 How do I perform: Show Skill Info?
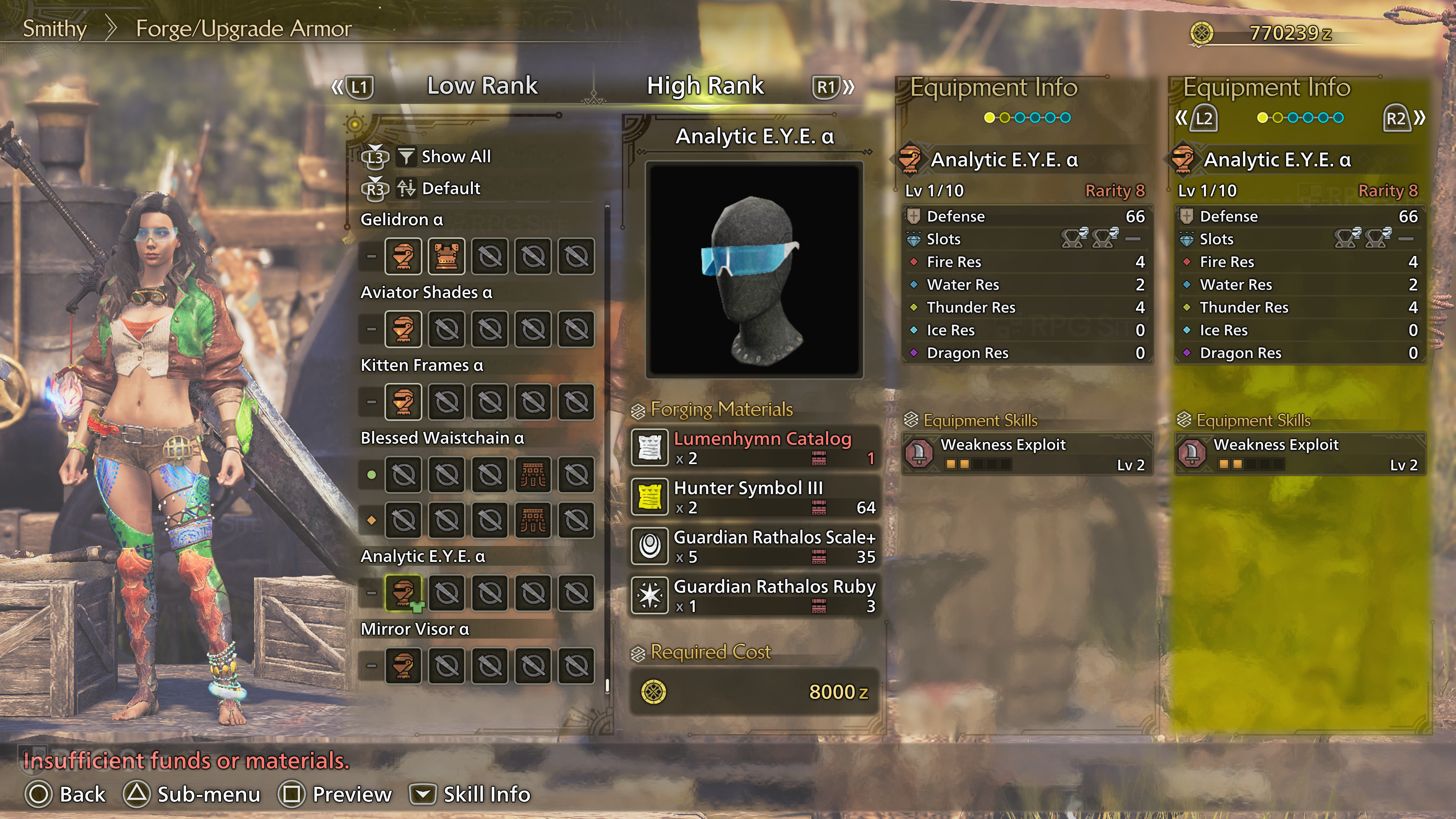tap(470, 794)
